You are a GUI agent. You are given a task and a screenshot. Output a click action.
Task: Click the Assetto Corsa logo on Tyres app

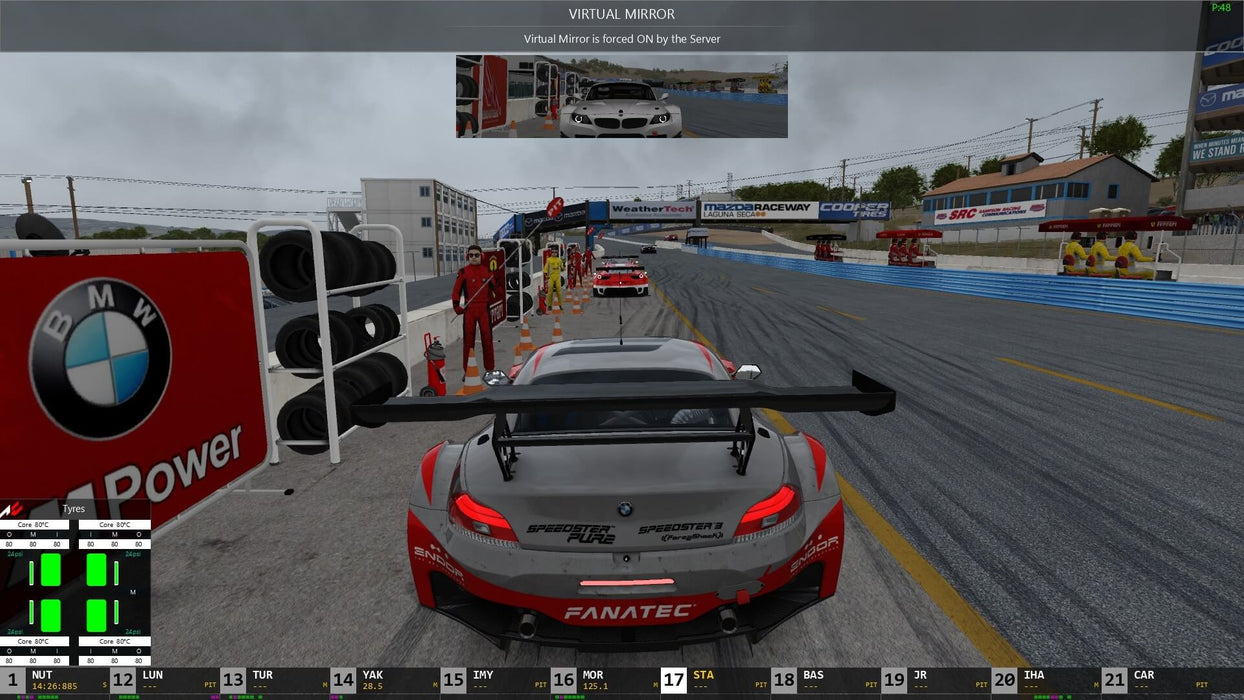click(11, 509)
